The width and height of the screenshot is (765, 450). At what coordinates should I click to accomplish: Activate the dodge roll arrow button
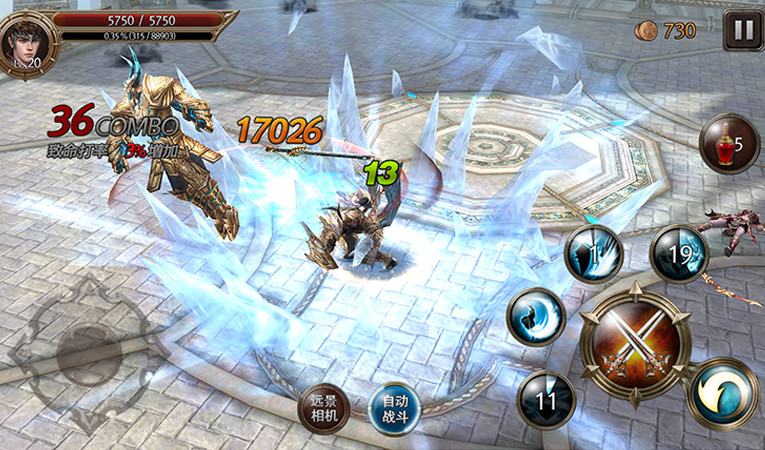pyautogui.click(x=722, y=393)
